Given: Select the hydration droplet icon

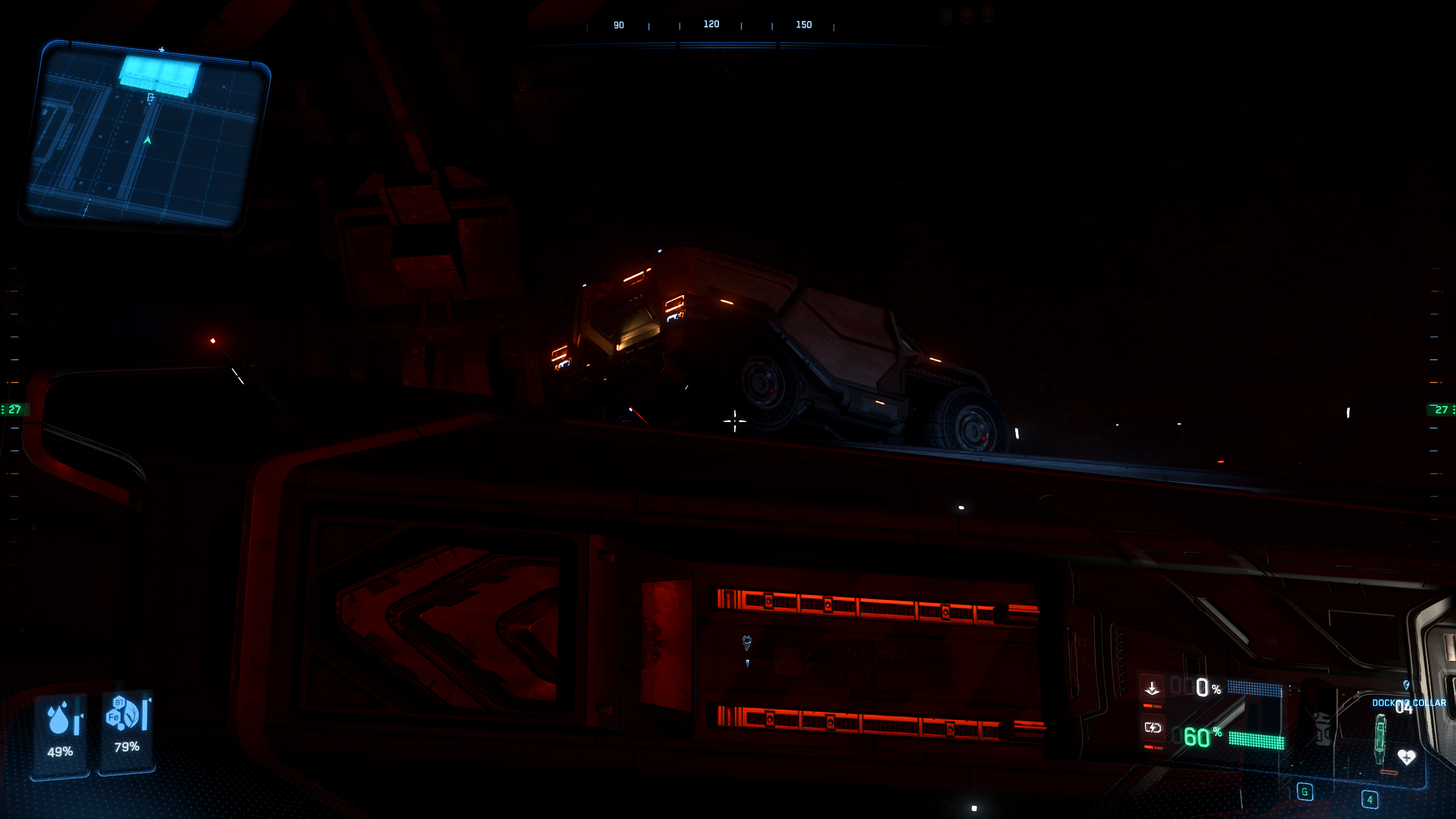Looking at the screenshot, I should (59, 718).
